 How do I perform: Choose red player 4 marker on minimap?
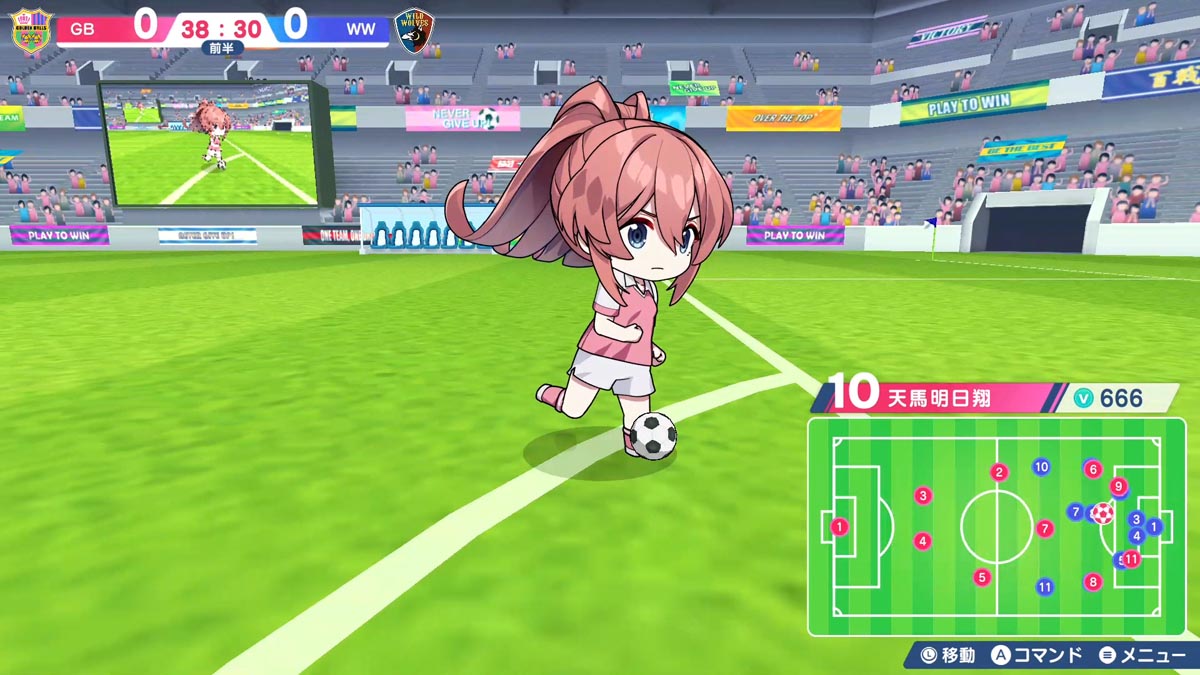click(923, 541)
